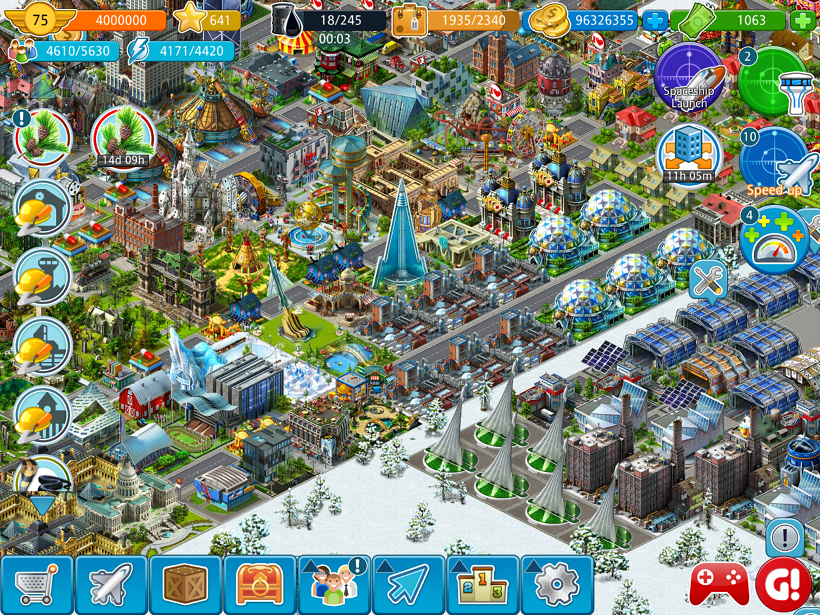Open the shopping cart store
This screenshot has height=615, width=820.
(37, 584)
